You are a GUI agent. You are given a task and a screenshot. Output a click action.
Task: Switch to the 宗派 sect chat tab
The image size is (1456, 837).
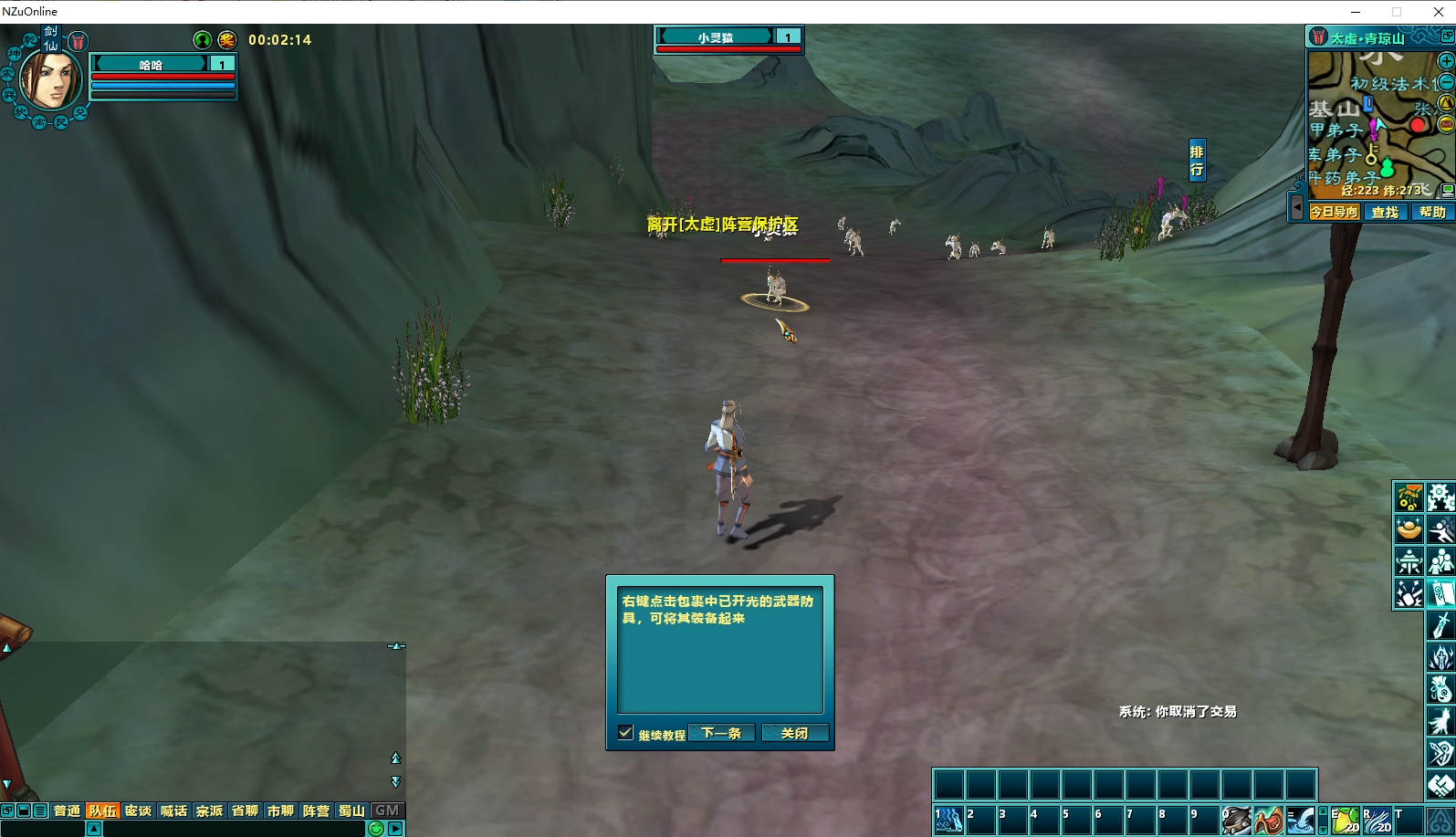tap(209, 811)
